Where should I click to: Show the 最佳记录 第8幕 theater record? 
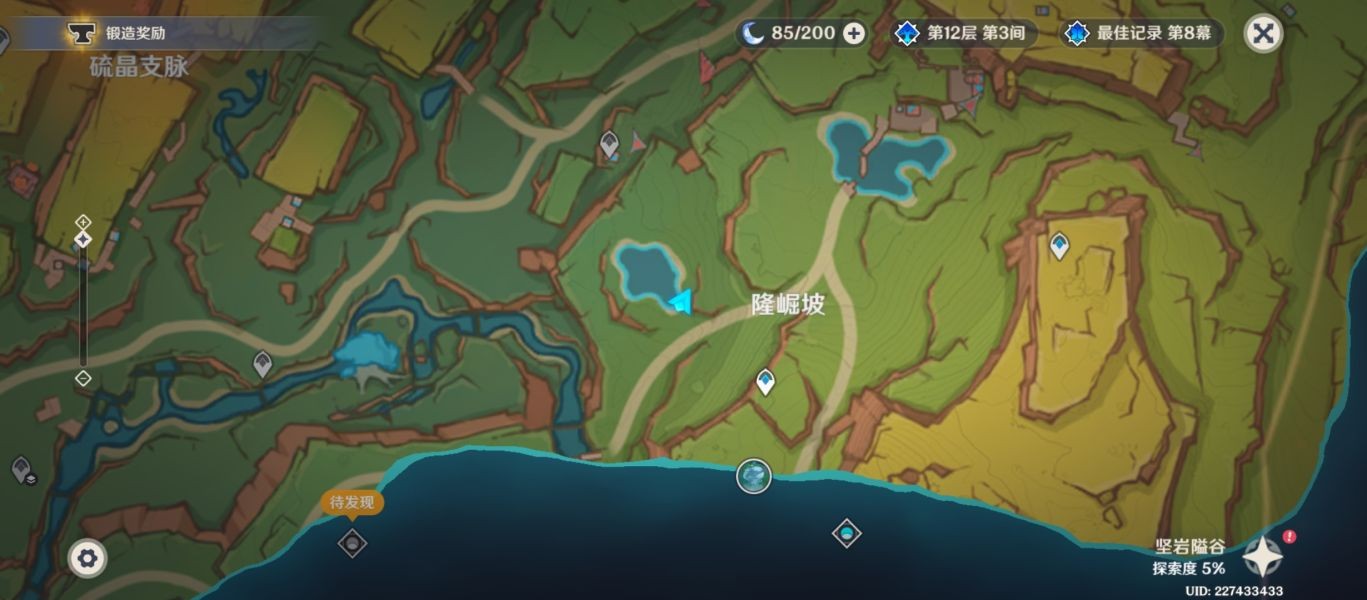[1142, 33]
